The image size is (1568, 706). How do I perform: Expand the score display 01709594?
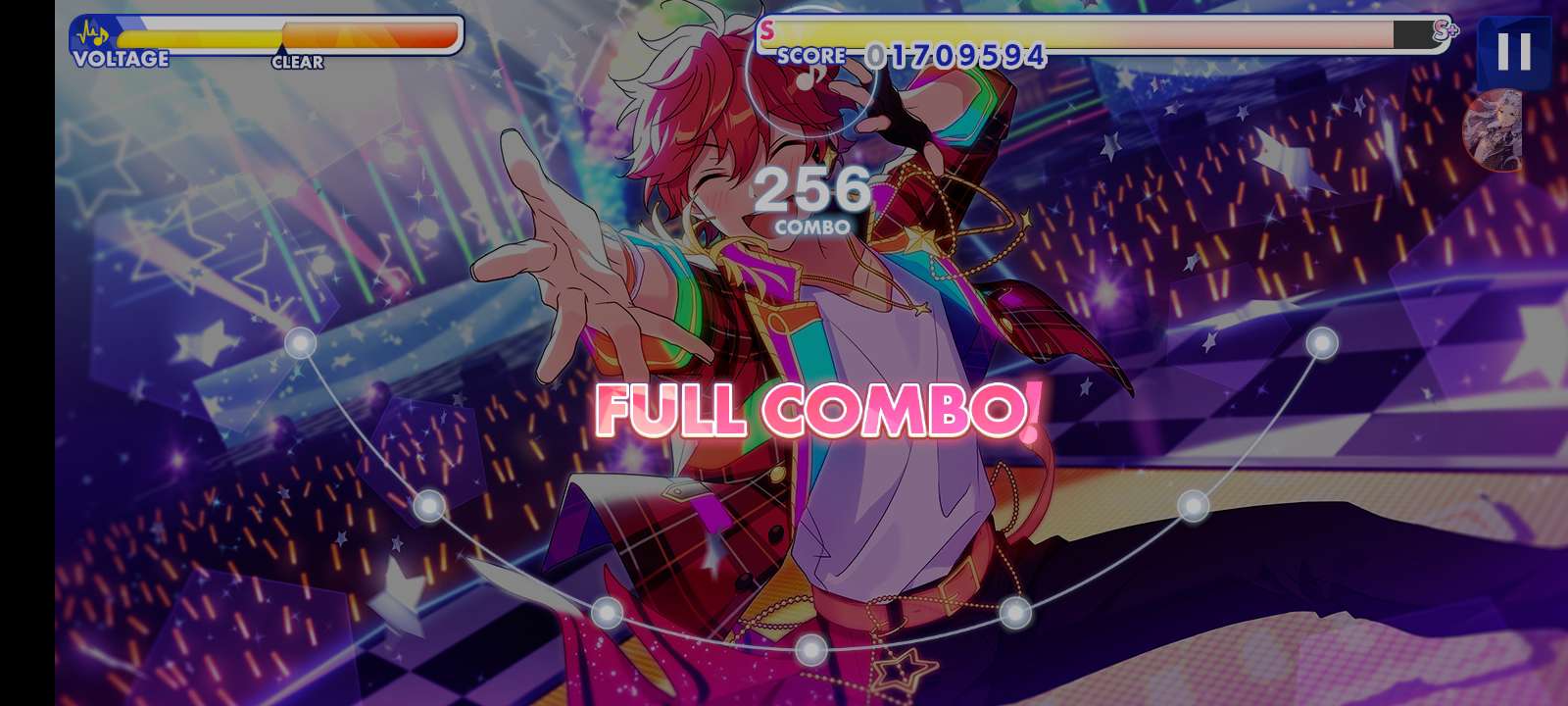(954, 56)
